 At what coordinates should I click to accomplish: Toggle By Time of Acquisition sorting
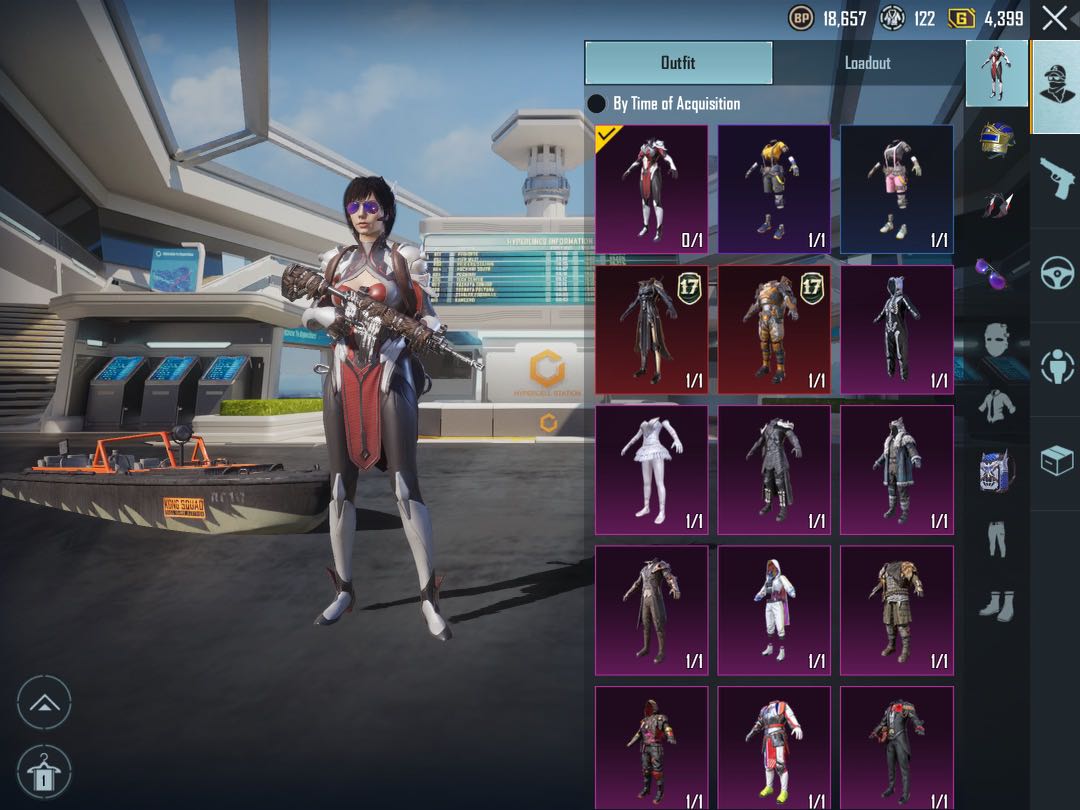click(597, 104)
